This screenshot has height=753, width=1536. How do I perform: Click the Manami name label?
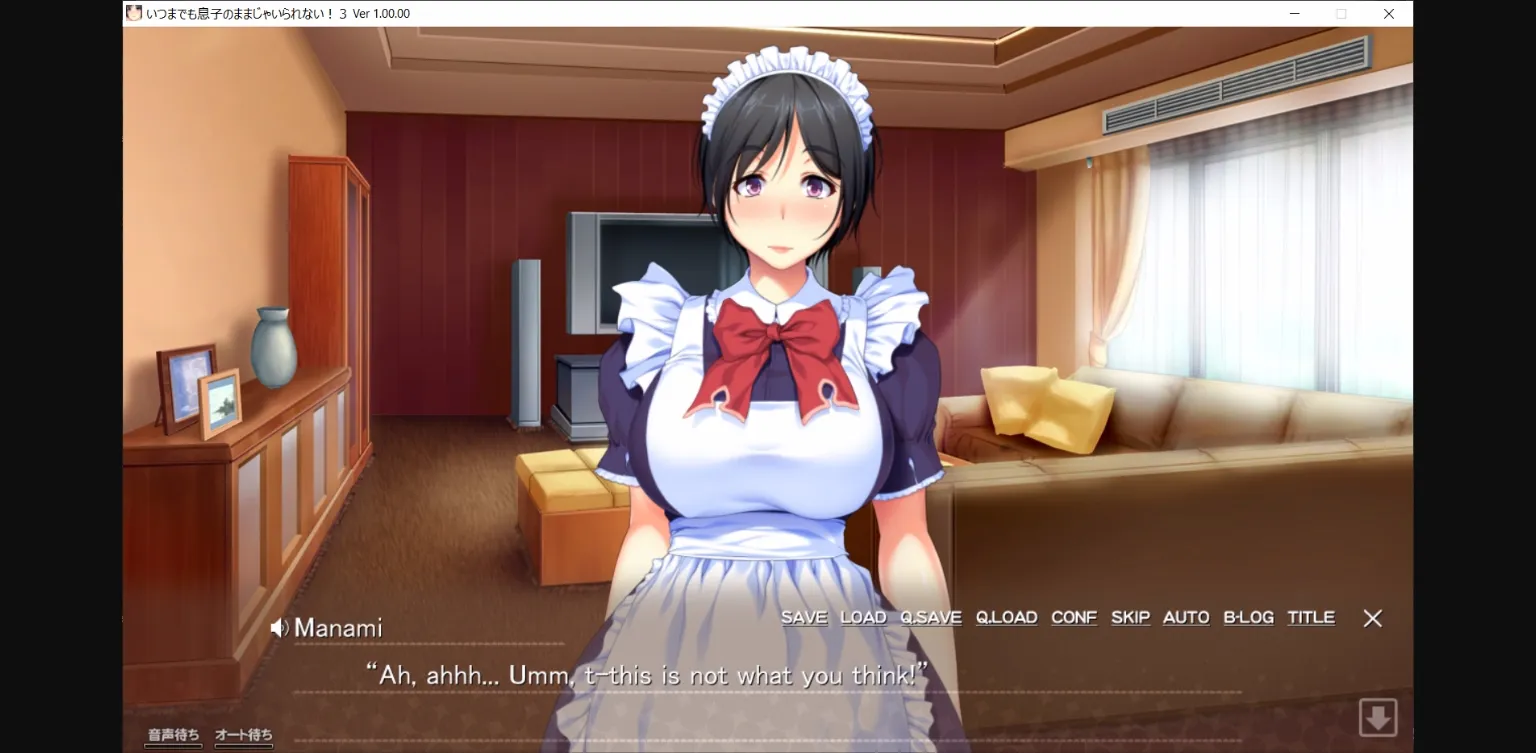coord(339,628)
